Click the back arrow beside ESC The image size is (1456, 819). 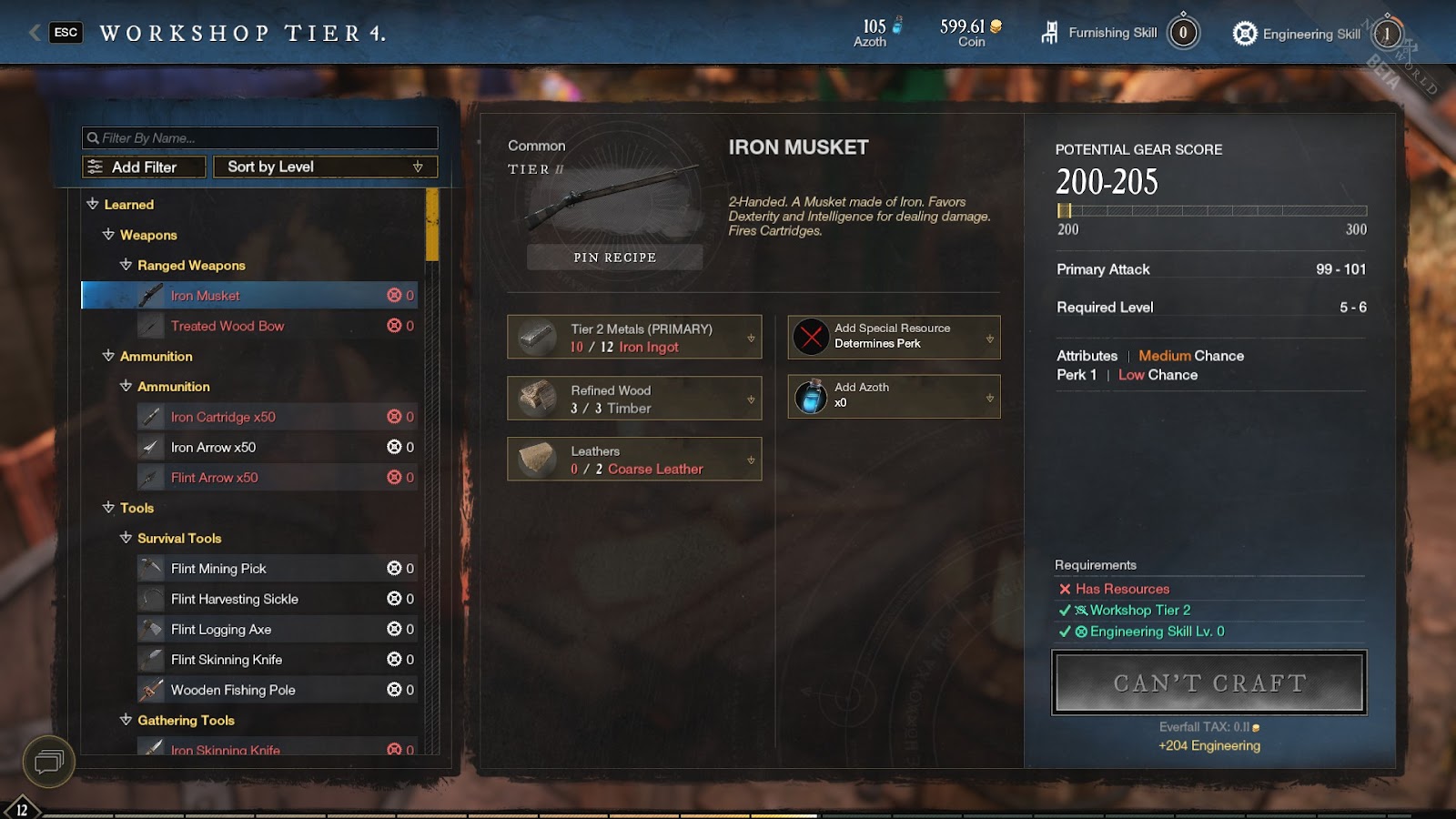(35, 33)
